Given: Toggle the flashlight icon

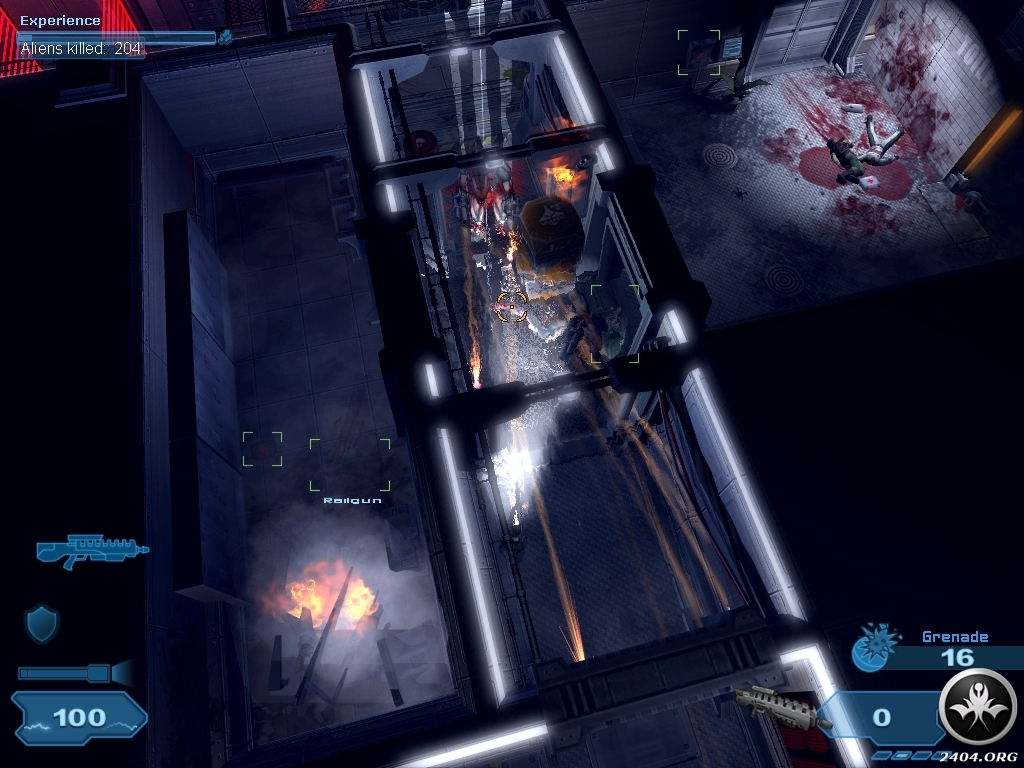Looking at the screenshot, I should [x=75, y=673].
